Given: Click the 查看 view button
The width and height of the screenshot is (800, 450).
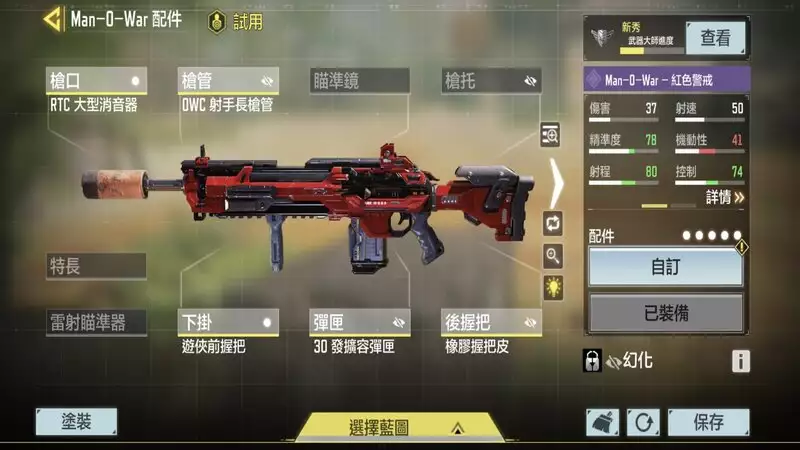Looking at the screenshot, I should click(x=715, y=38).
